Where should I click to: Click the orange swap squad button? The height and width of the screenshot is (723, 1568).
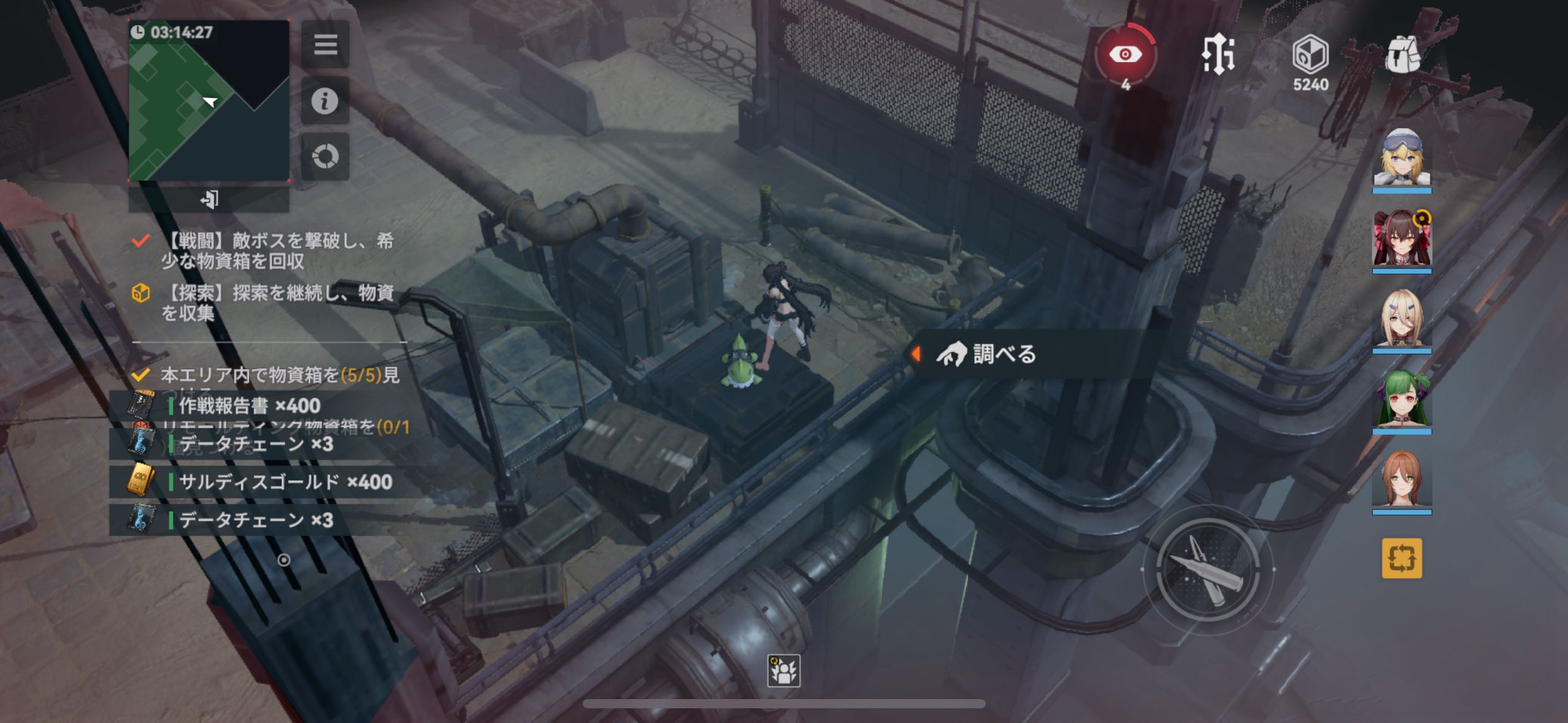[1402, 558]
